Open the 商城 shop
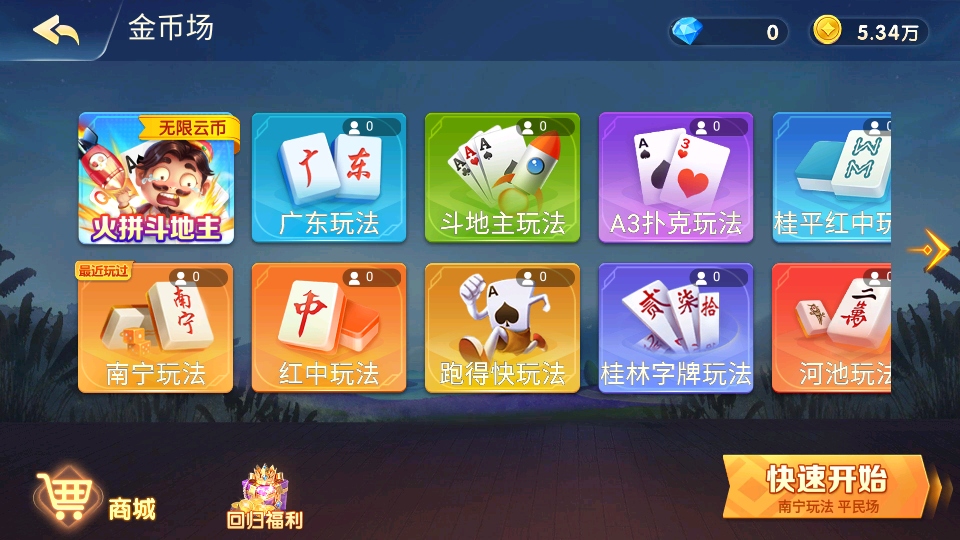The width and height of the screenshot is (960, 540). point(97,502)
